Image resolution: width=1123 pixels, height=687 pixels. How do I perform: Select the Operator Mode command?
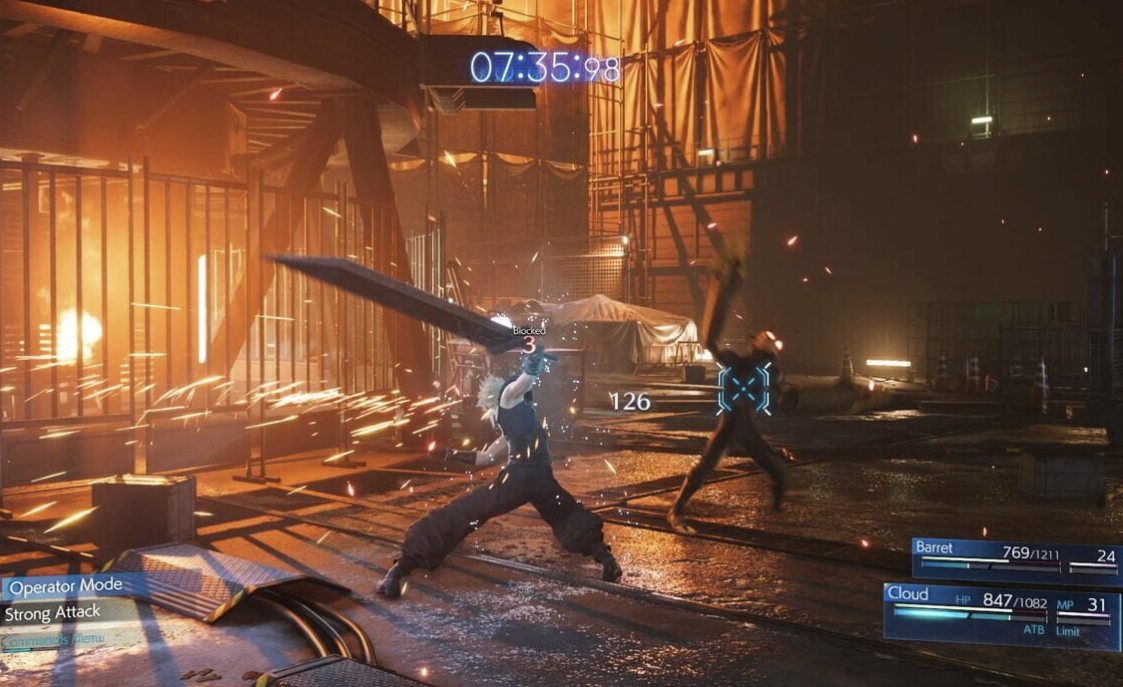point(66,585)
